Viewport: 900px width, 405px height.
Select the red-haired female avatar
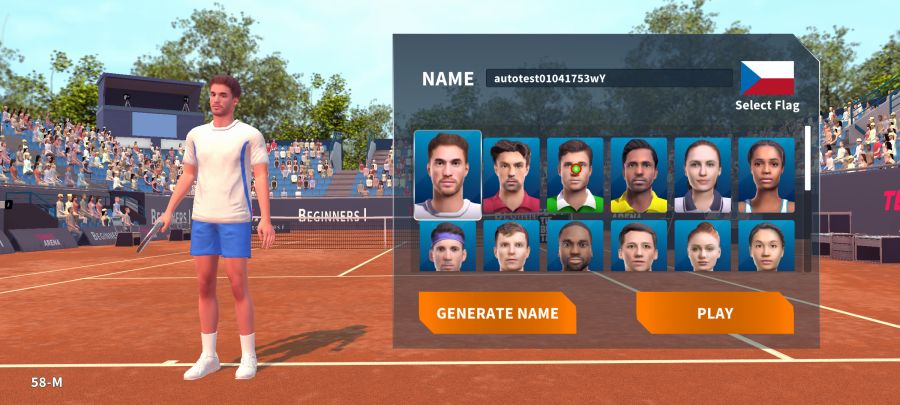(703, 246)
